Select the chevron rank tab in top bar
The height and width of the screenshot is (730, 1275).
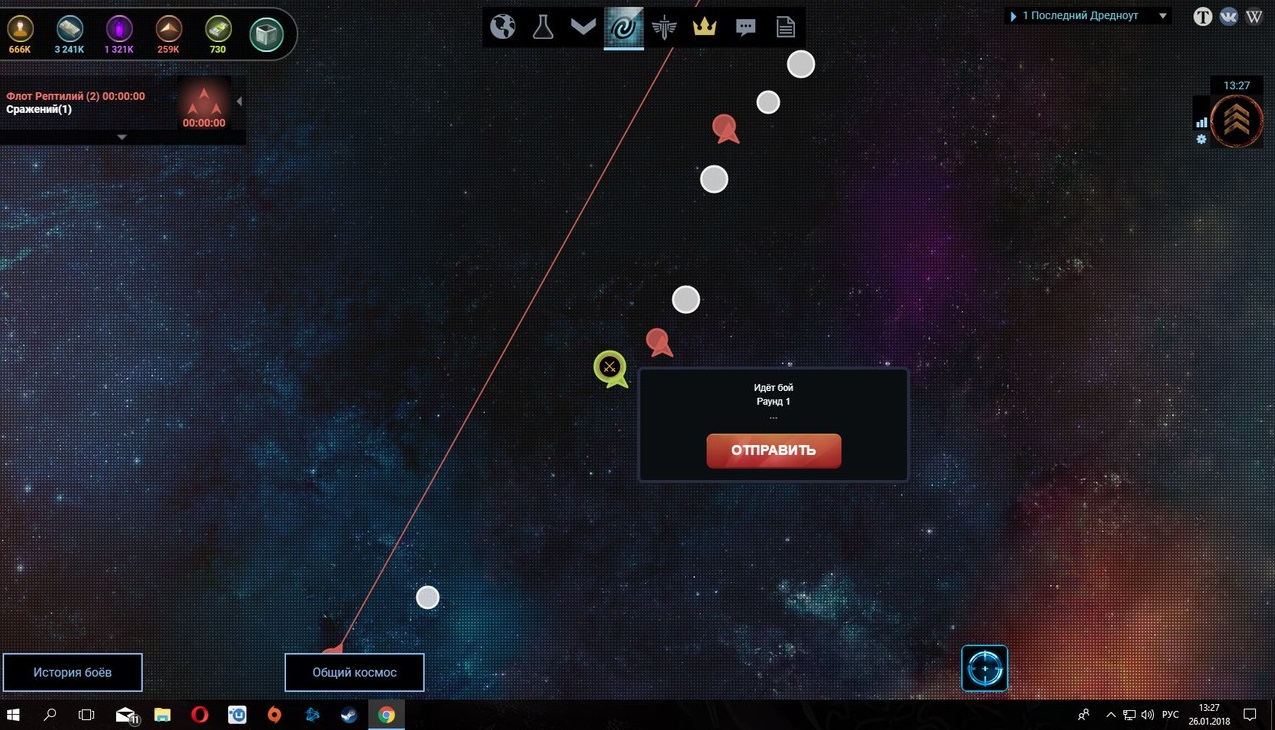pyautogui.click(x=583, y=27)
